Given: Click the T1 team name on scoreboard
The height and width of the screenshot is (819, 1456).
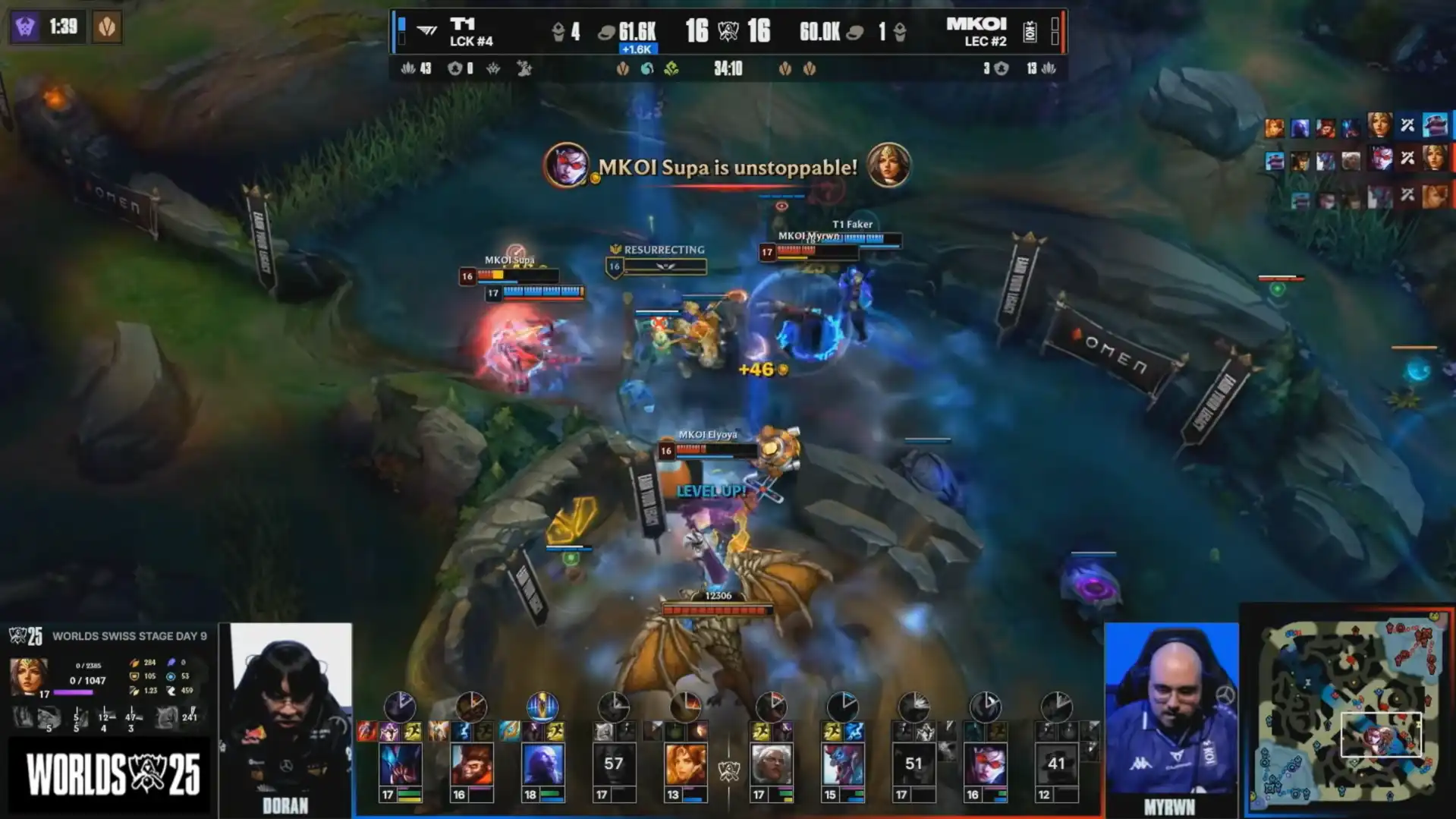Looking at the screenshot, I should (x=463, y=25).
